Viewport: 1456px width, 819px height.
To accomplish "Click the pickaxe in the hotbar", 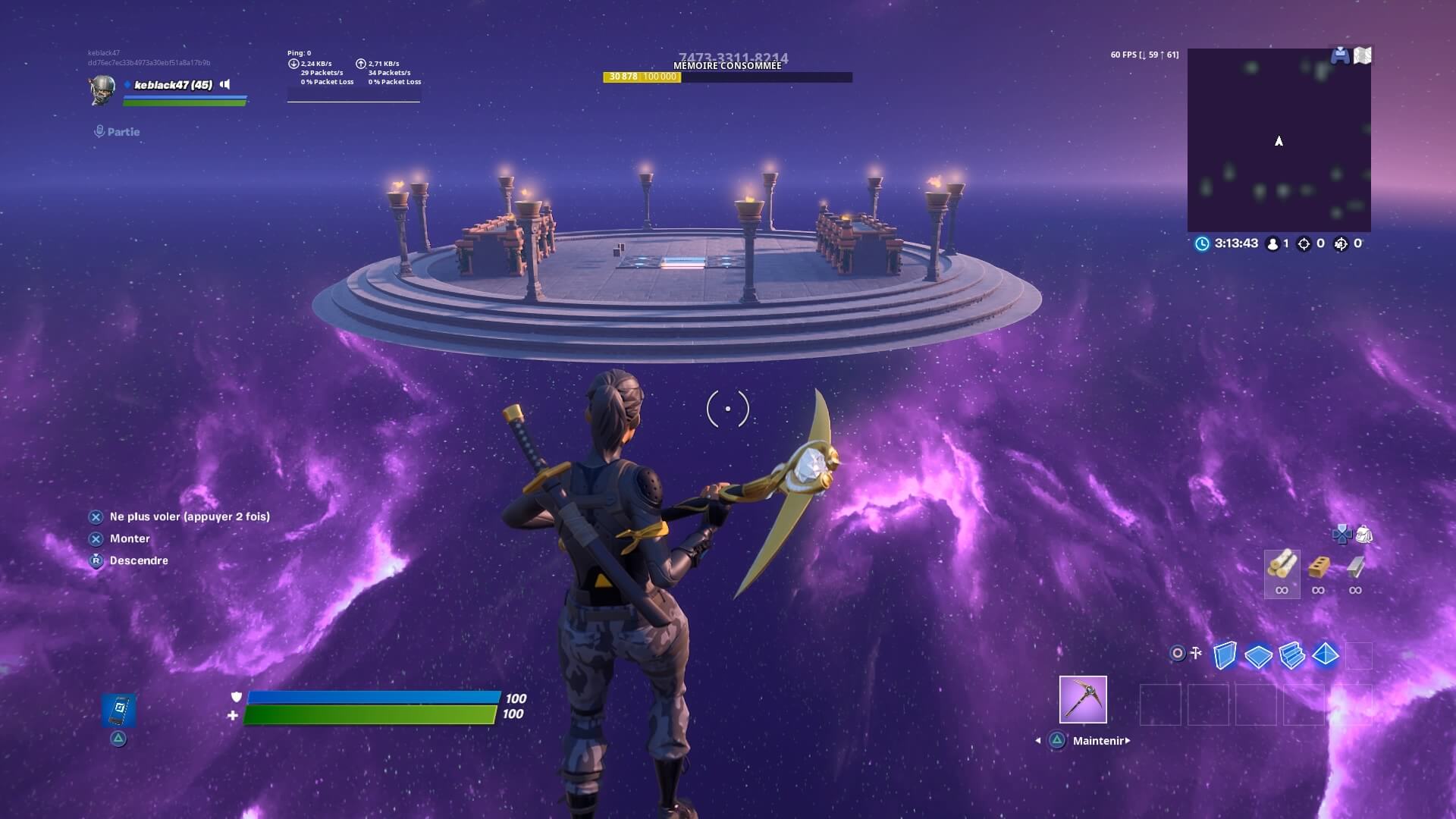I will [1084, 699].
